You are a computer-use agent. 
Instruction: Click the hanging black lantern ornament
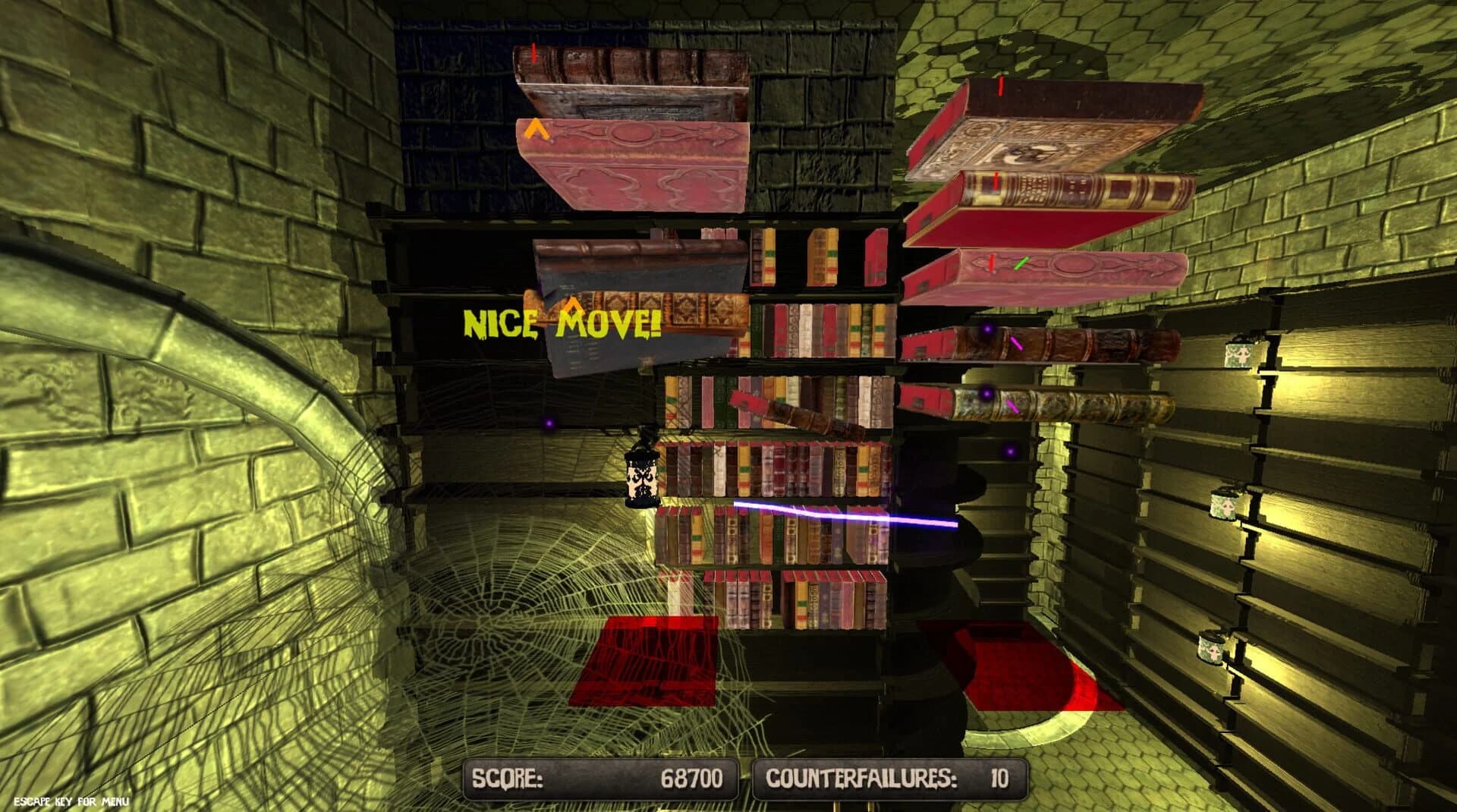coord(641,478)
